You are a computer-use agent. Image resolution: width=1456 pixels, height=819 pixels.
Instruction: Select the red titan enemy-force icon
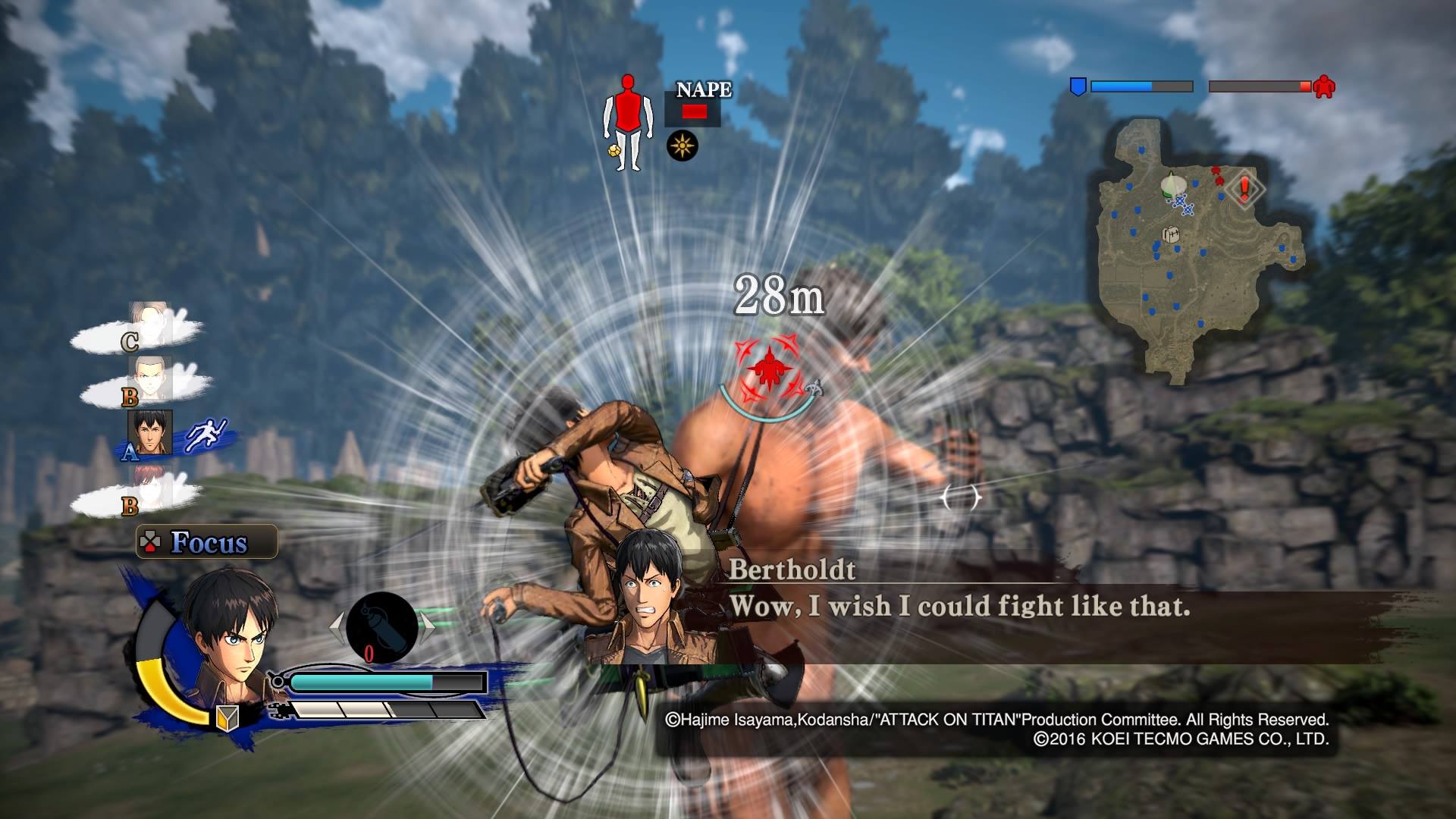1324,86
